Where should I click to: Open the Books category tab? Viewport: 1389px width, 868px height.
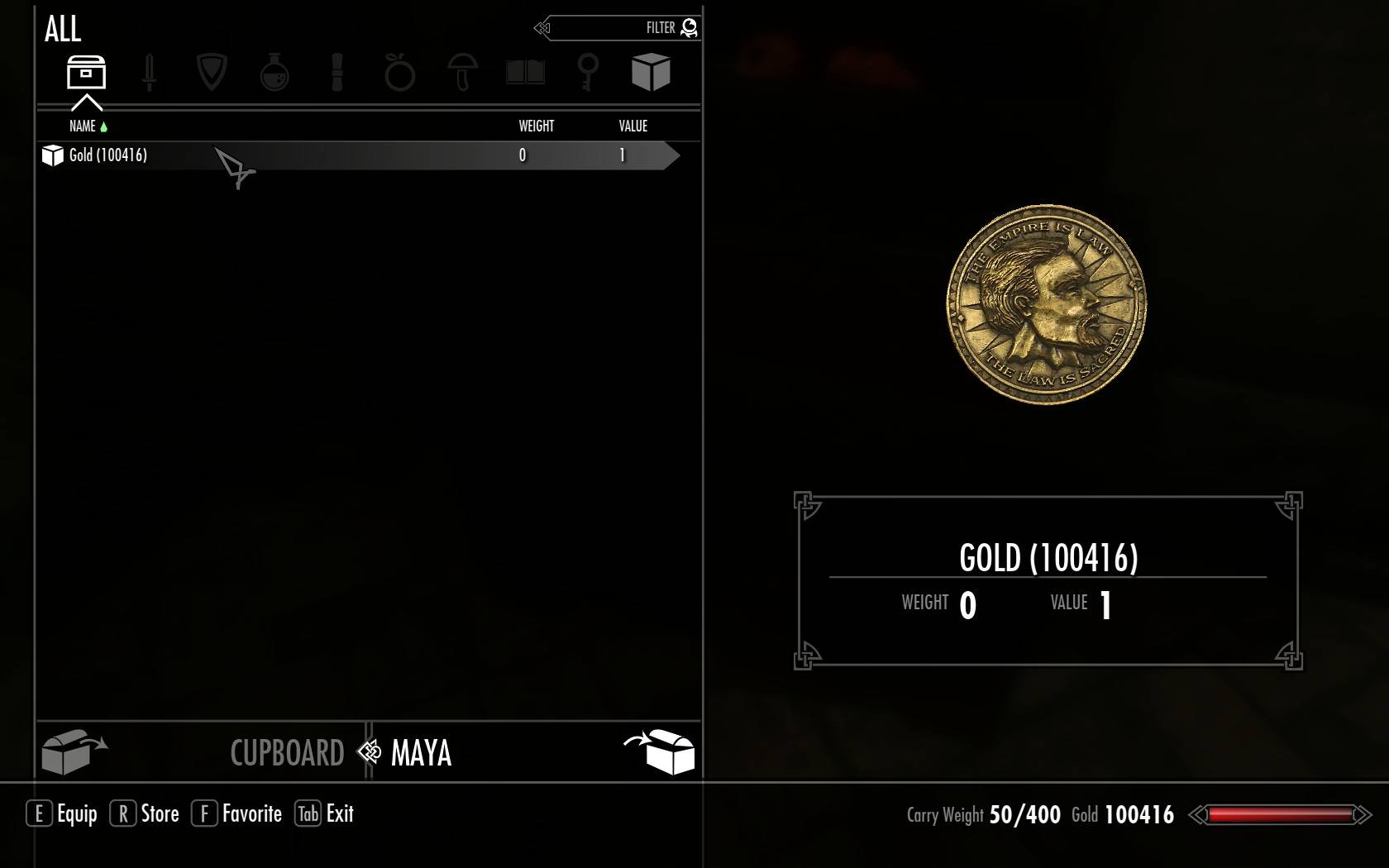click(525, 73)
